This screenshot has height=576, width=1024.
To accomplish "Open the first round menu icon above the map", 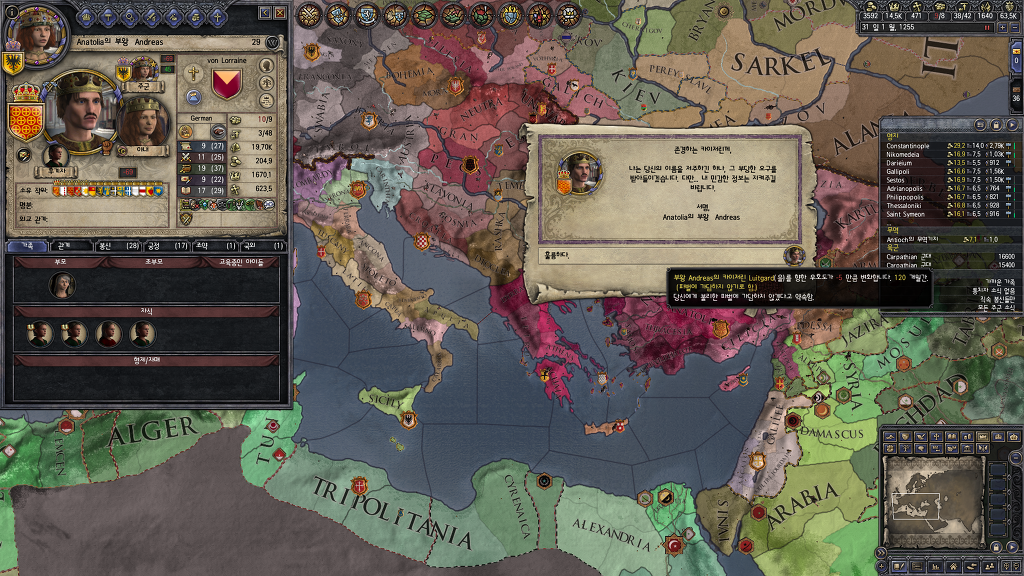I will click(310, 15).
